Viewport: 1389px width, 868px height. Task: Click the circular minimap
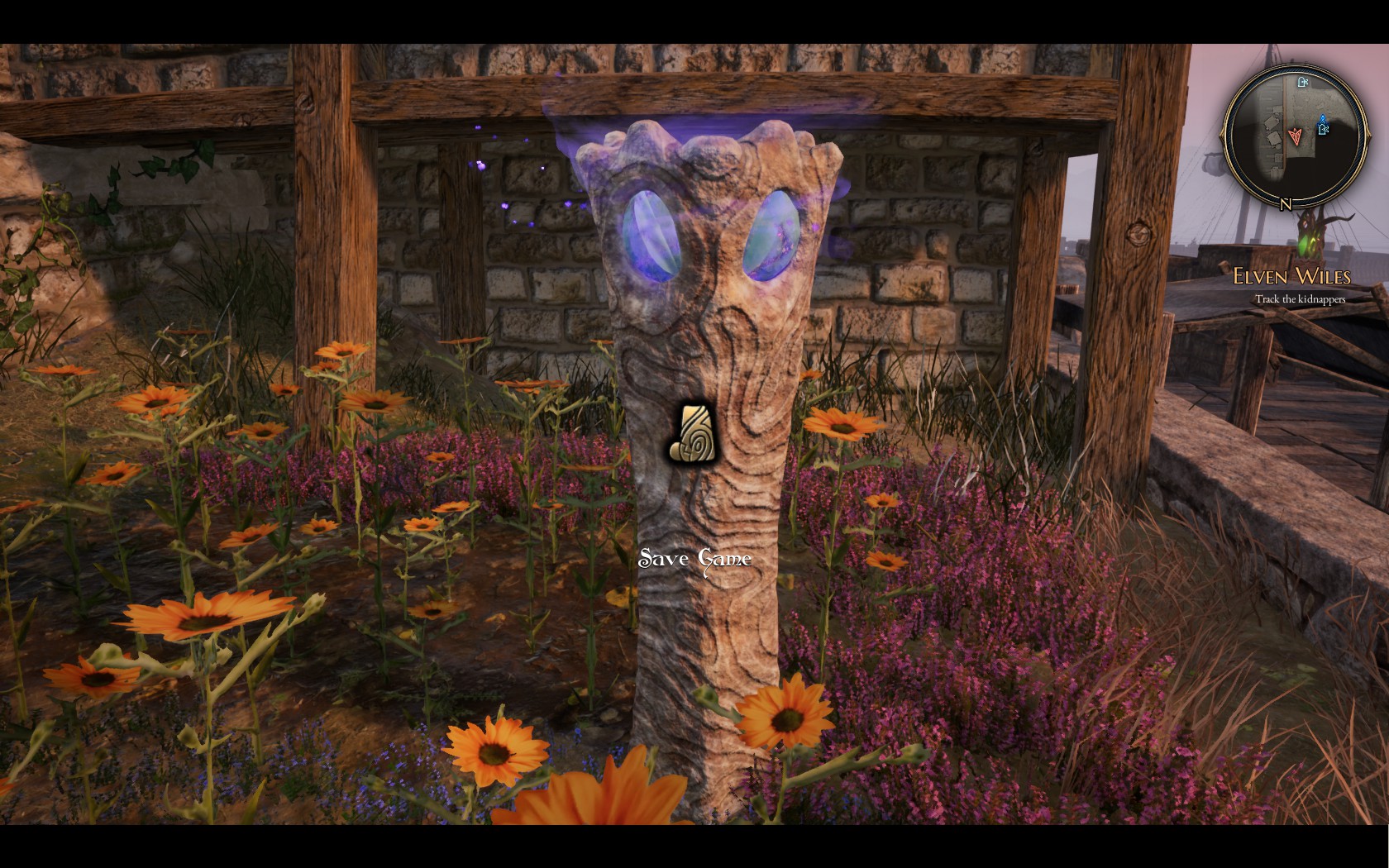[1294, 134]
